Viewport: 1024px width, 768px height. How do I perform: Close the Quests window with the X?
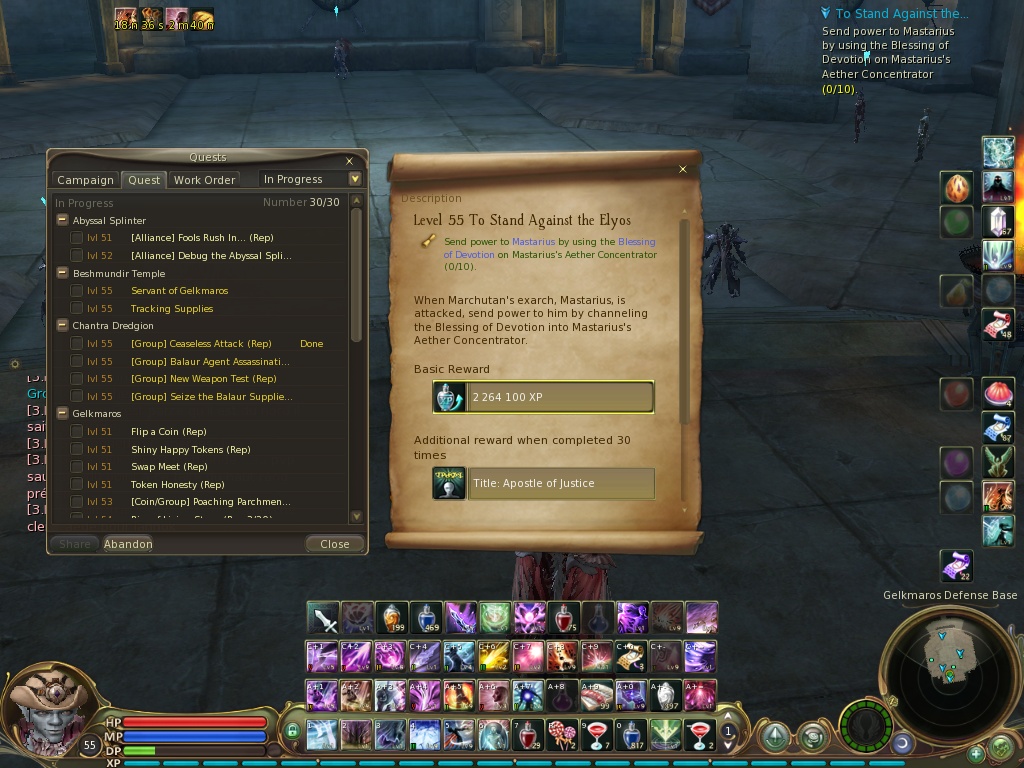click(x=349, y=161)
